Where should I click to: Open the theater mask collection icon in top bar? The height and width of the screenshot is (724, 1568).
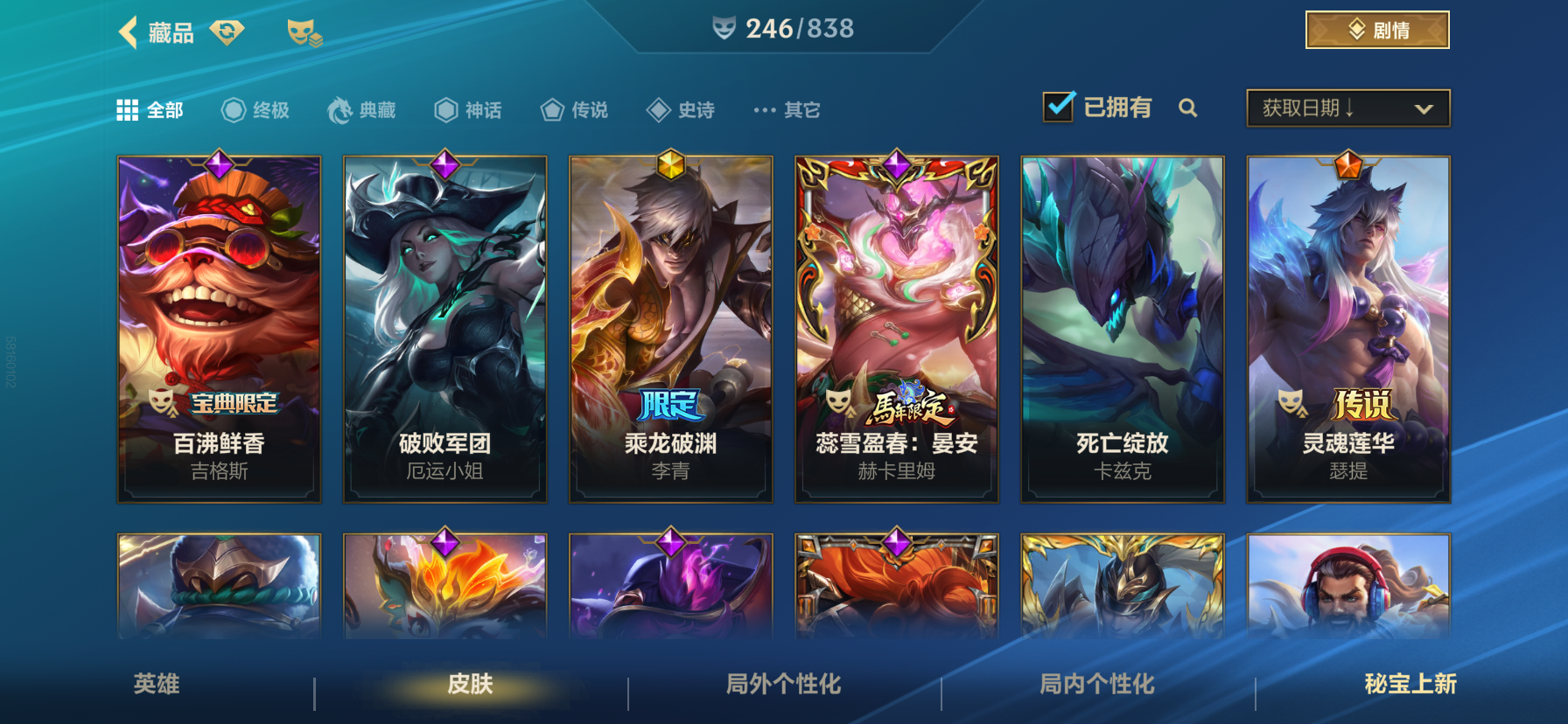pyautogui.click(x=301, y=31)
